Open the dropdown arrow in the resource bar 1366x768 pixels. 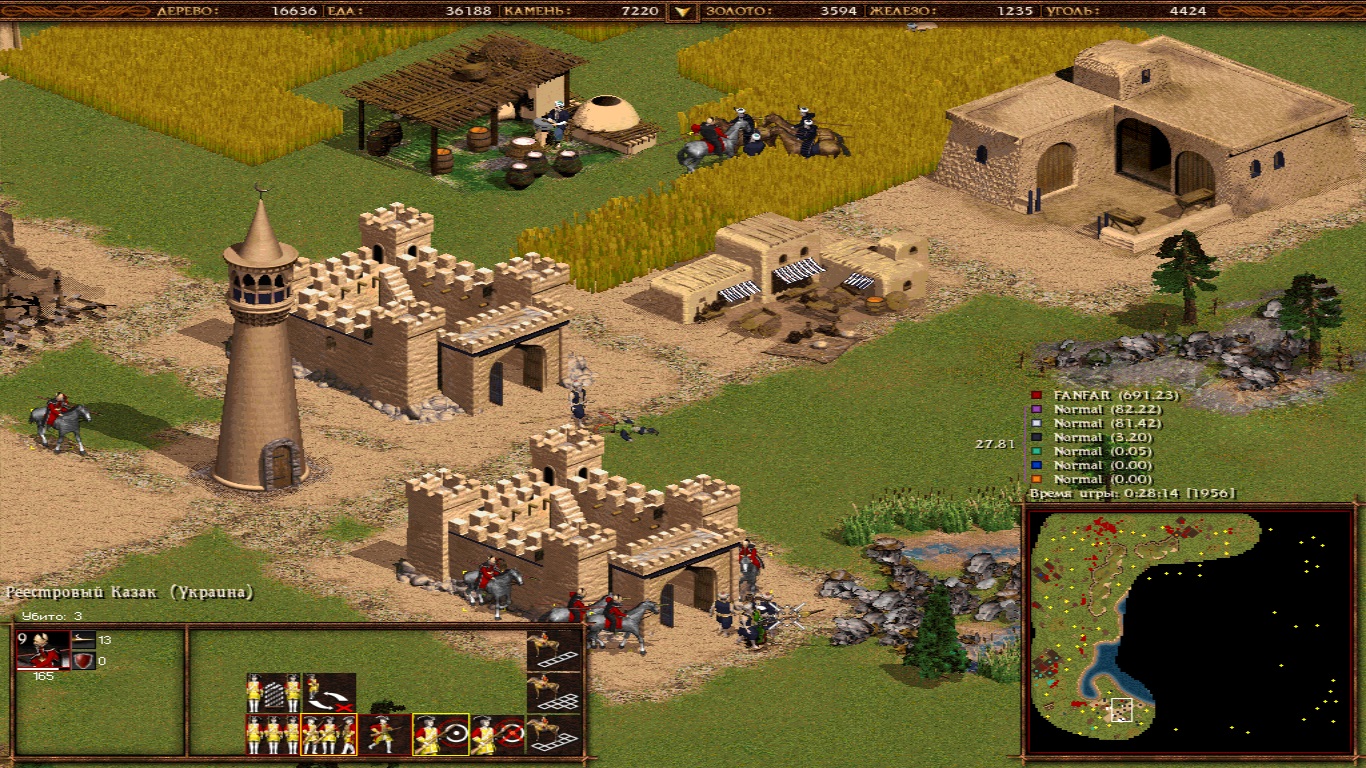click(683, 12)
